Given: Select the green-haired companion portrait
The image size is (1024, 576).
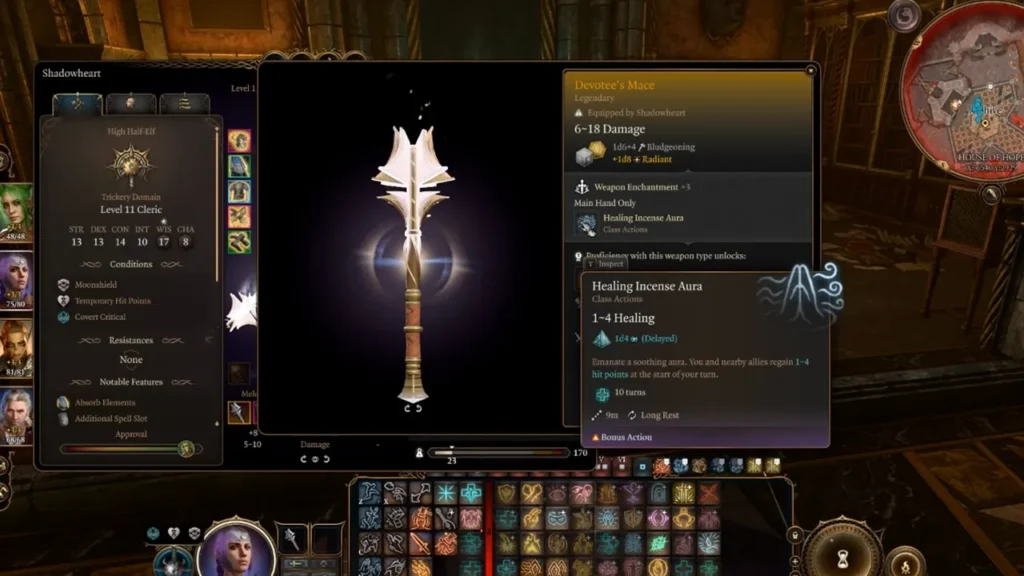Looking at the screenshot, I should (x=16, y=212).
